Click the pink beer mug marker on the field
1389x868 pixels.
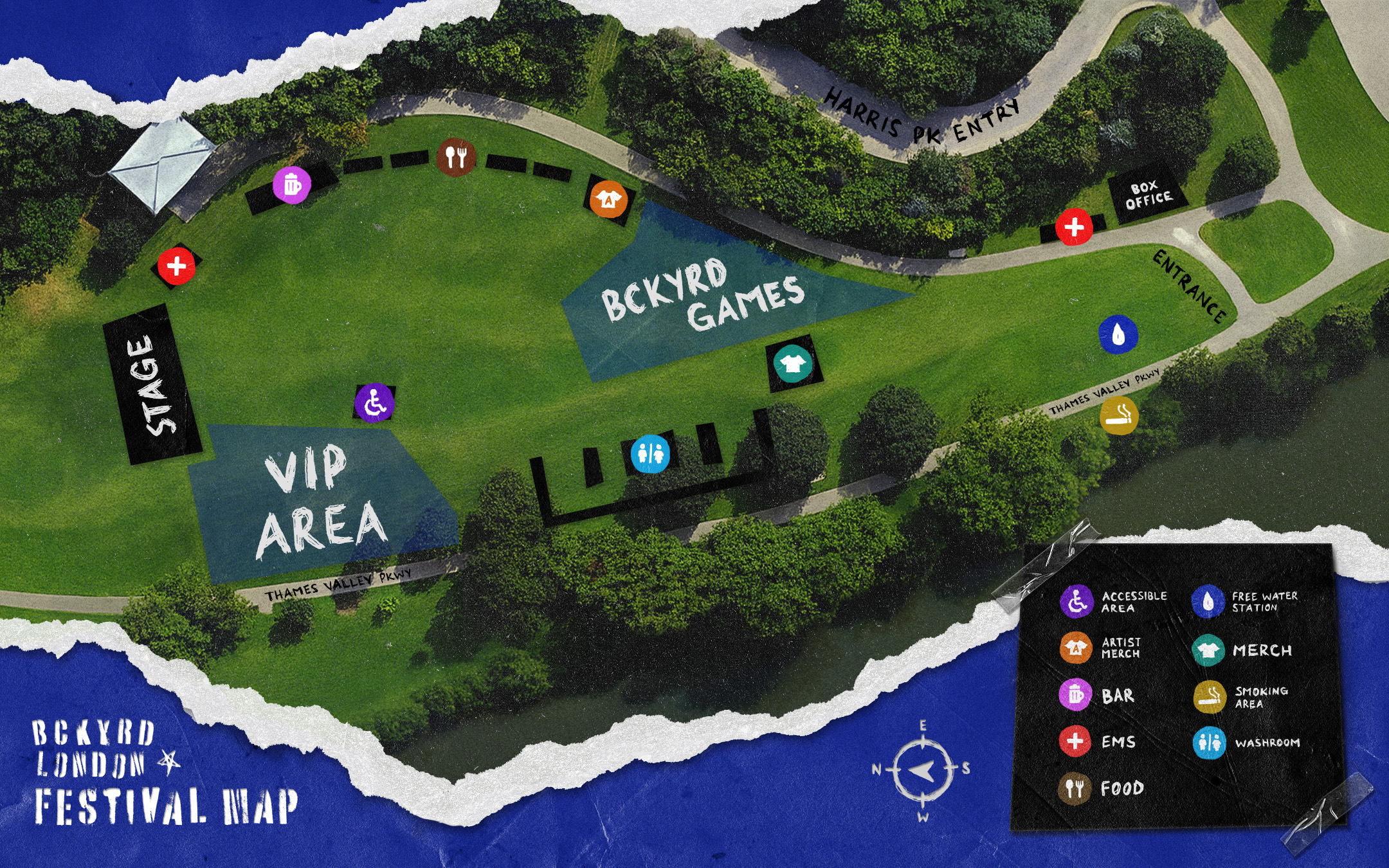click(292, 185)
